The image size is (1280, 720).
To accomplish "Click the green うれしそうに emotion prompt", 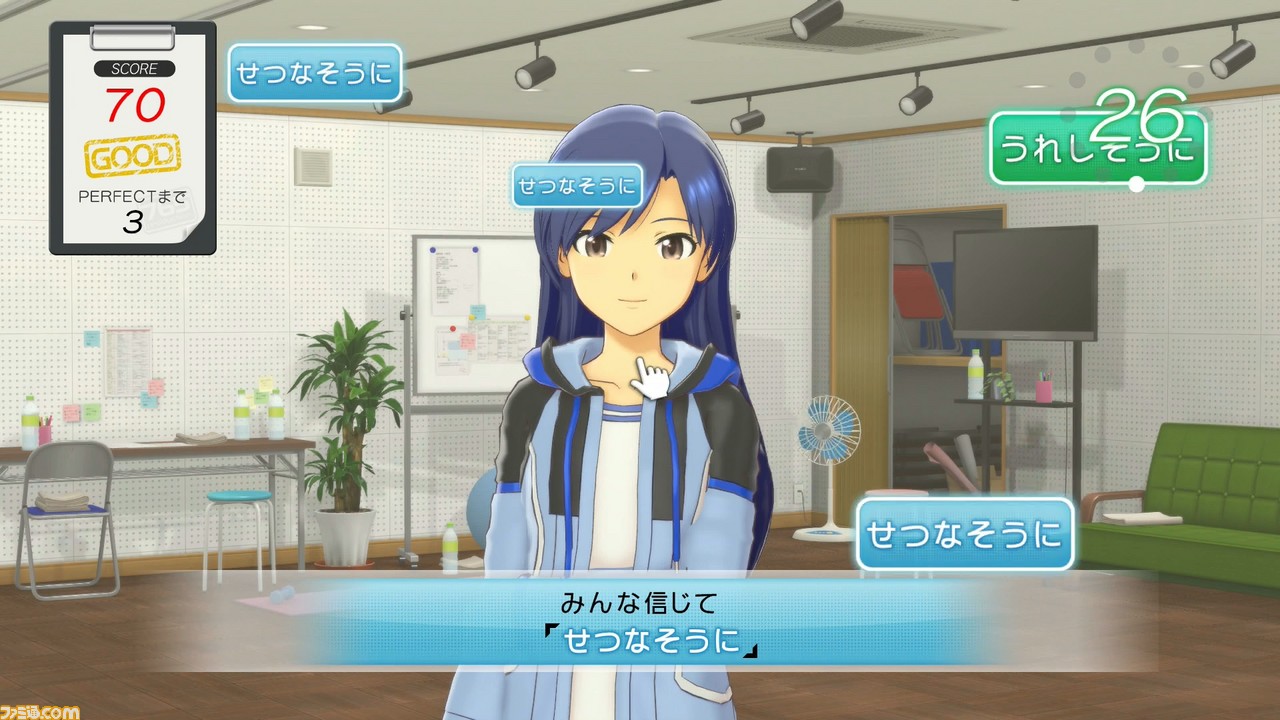I will 1094,147.
